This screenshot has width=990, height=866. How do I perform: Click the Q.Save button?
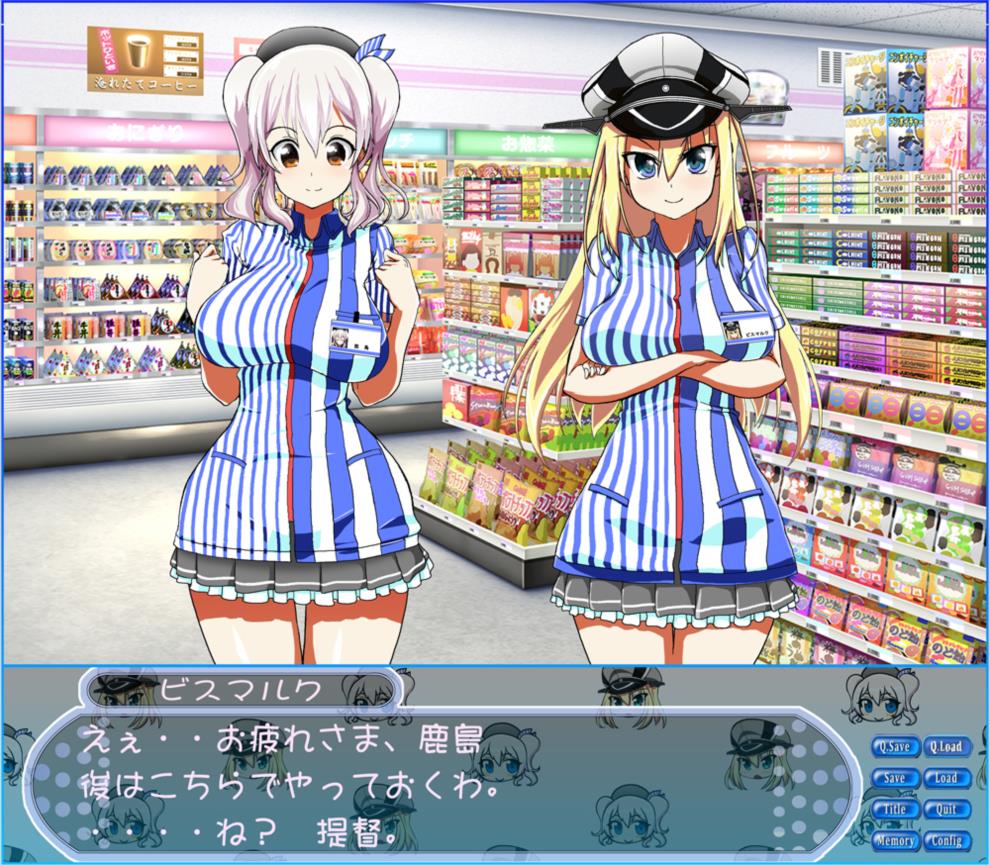pos(894,747)
